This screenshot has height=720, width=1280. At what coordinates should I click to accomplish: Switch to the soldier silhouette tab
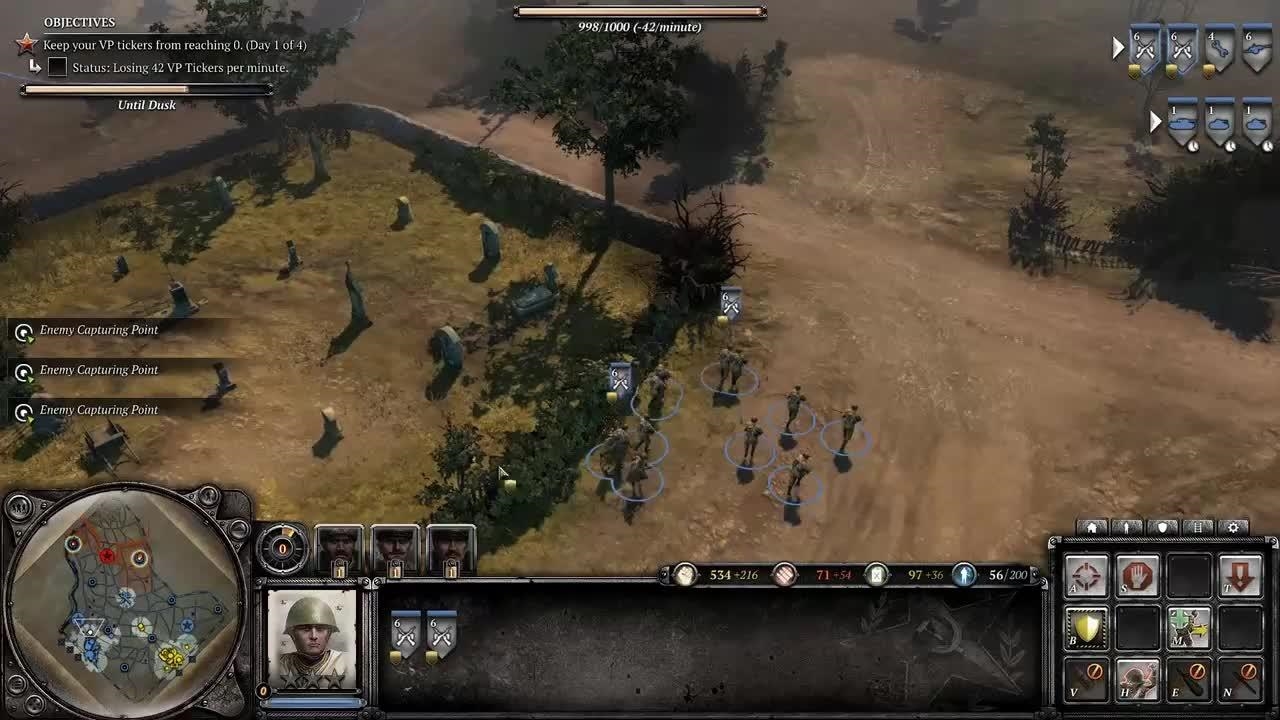pyautogui.click(x=1127, y=527)
